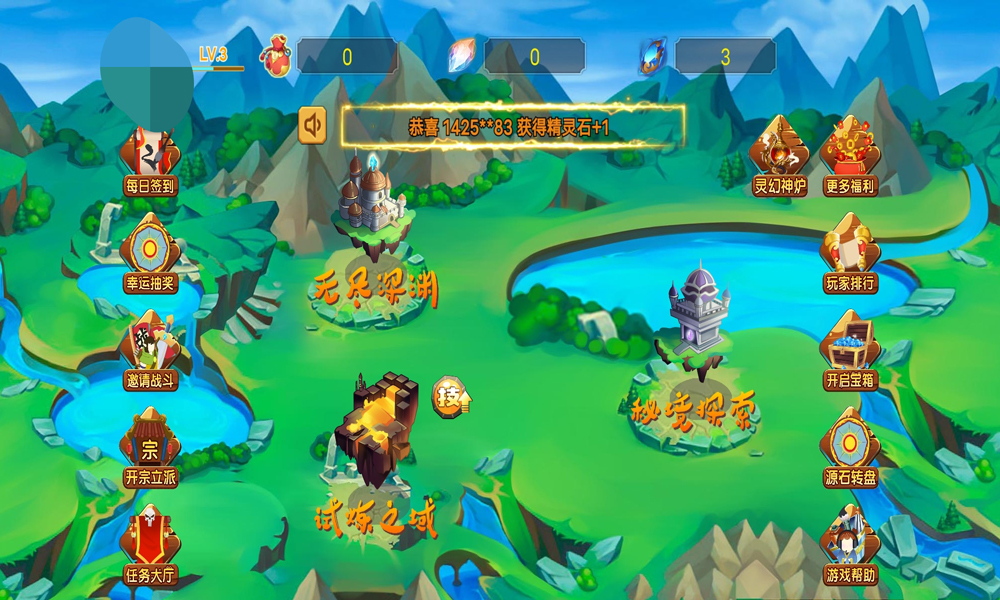1000x600 pixels.
Task: Click the blue gem currency icon
Action: point(652,56)
